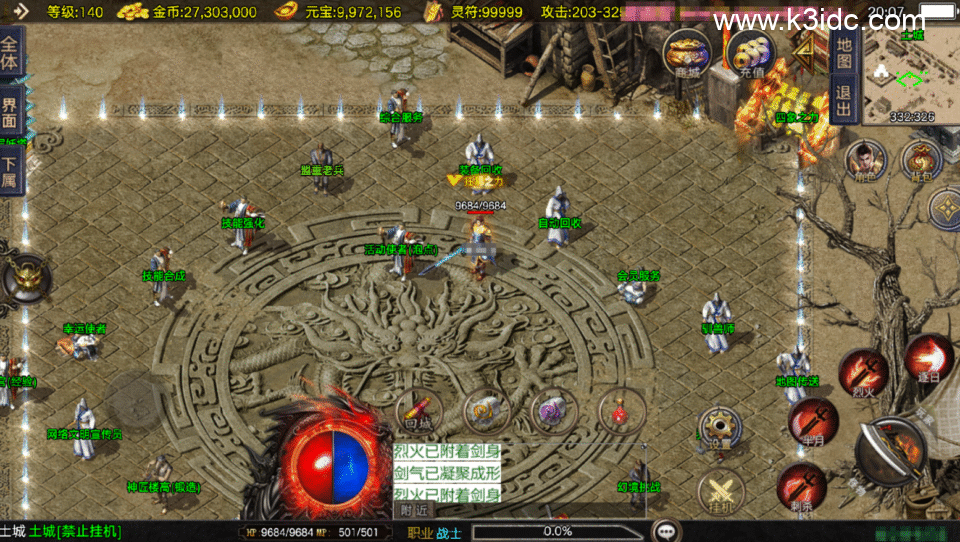This screenshot has width=960, height=542.
Task: Use the red potion quick slot
Action: [622, 410]
